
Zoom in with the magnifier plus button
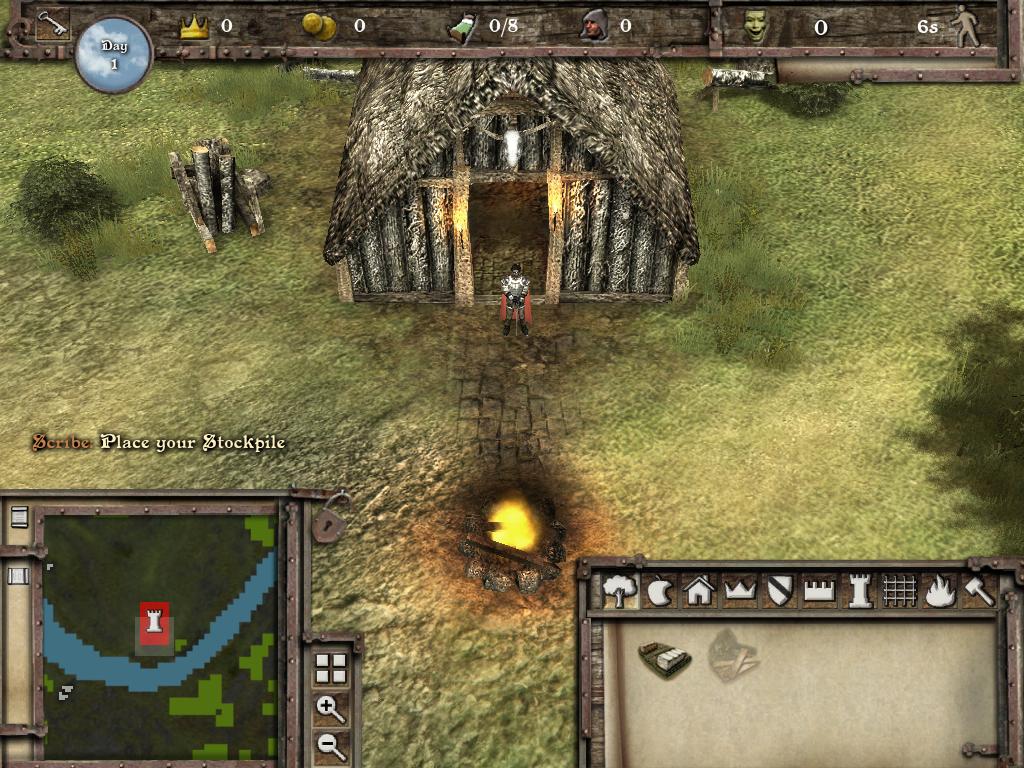(x=330, y=709)
